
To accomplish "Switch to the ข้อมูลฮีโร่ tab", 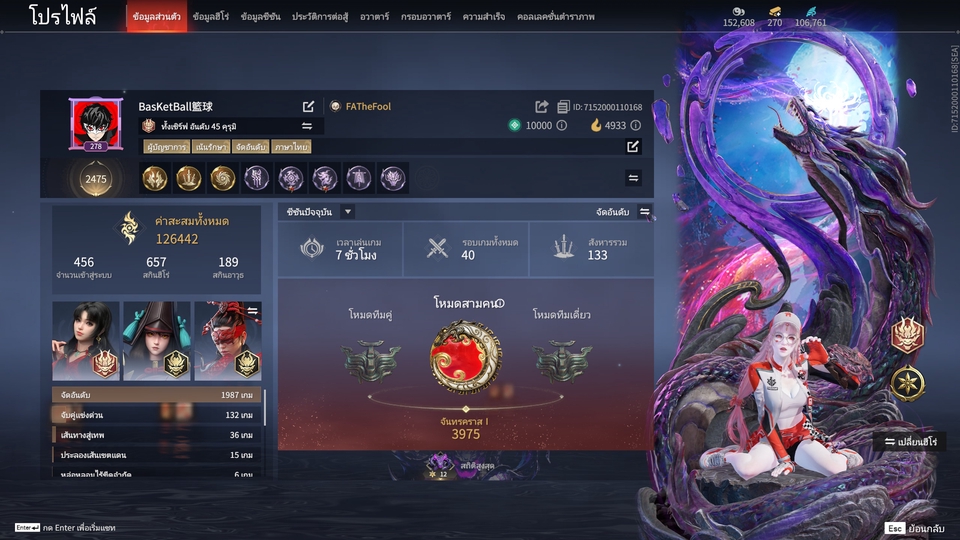I will tap(212, 17).
